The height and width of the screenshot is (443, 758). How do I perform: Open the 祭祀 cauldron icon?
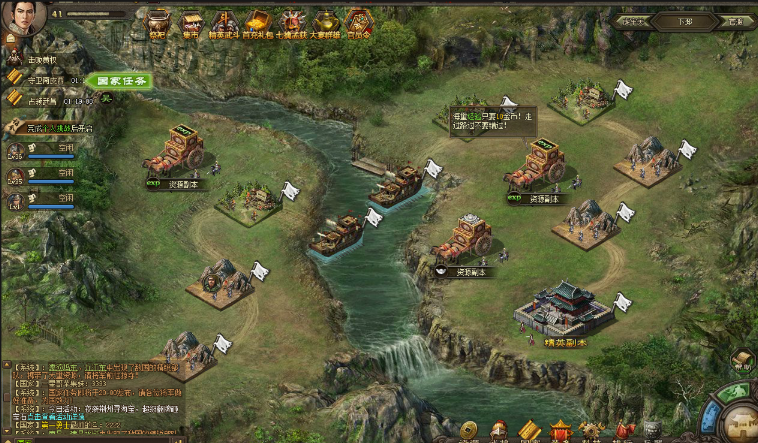pyautogui.click(x=158, y=22)
